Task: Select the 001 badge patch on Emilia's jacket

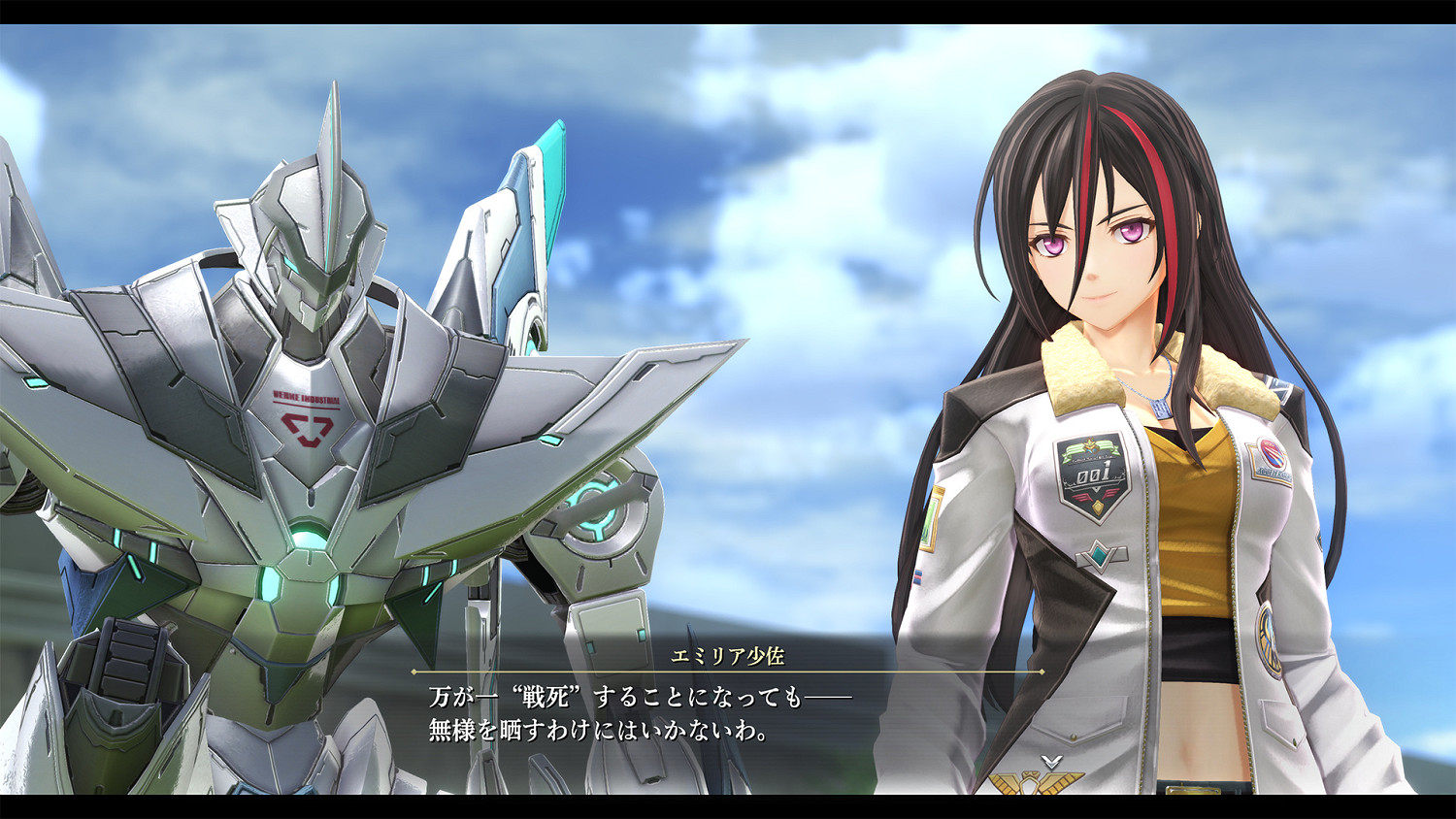Action: (x=1093, y=475)
